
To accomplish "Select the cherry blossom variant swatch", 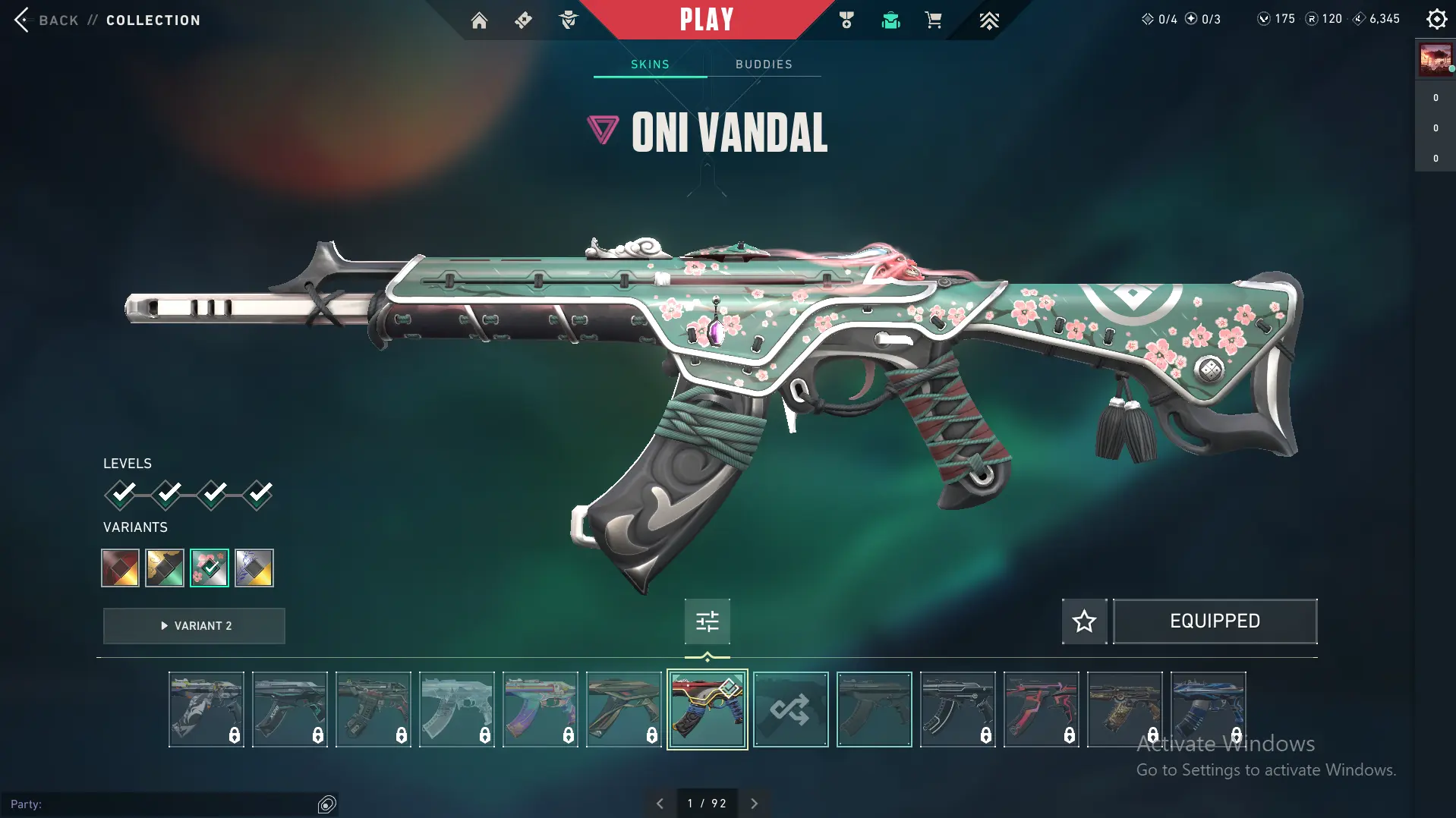I will [210, 568].
